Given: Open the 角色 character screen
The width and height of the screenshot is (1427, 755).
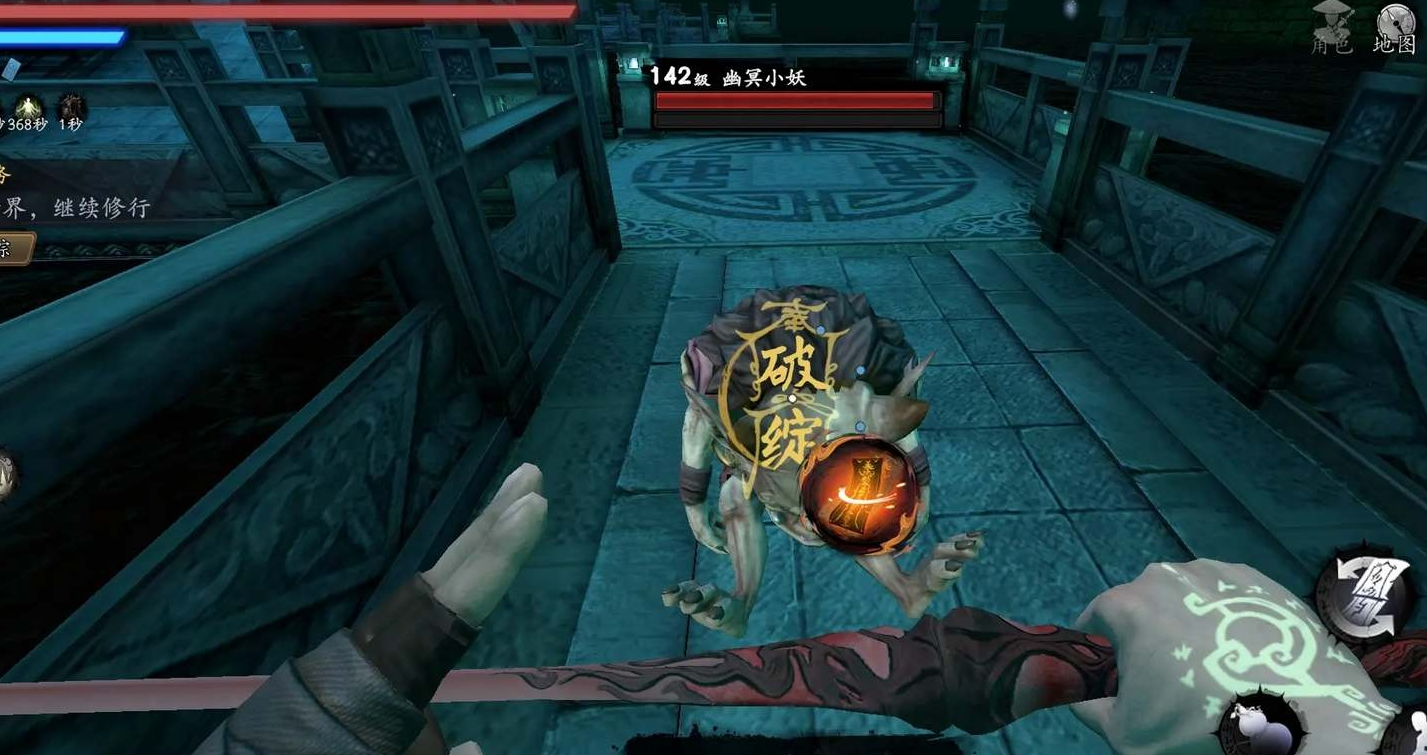Looking at the screenshot, I should 1331,29.
